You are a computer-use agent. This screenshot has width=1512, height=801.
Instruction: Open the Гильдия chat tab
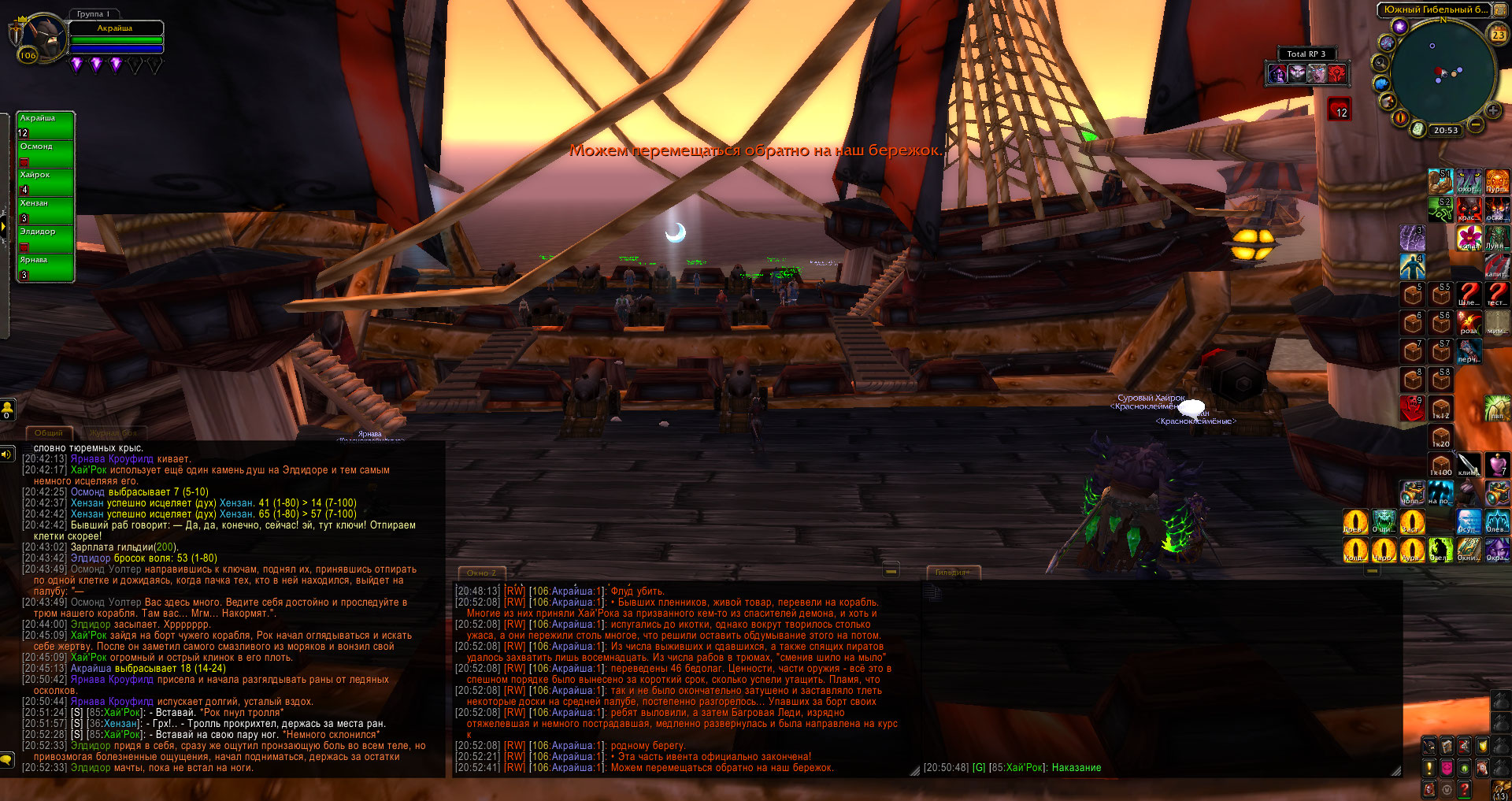[x=951, y=573]
